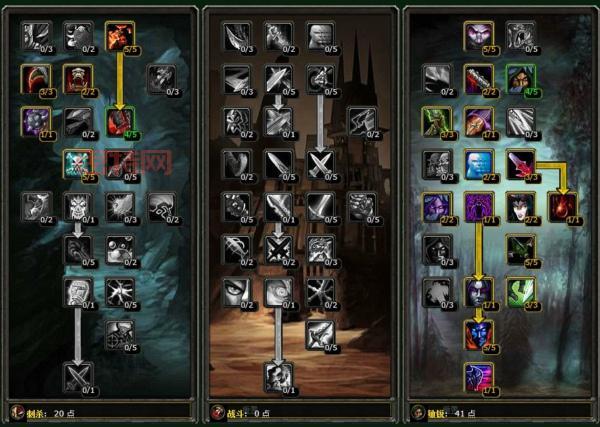600x427 pixels.
Task: Select the purple 1/1 Relentless Strikes talent in Assassination
Action: click(x=35, y=121)
